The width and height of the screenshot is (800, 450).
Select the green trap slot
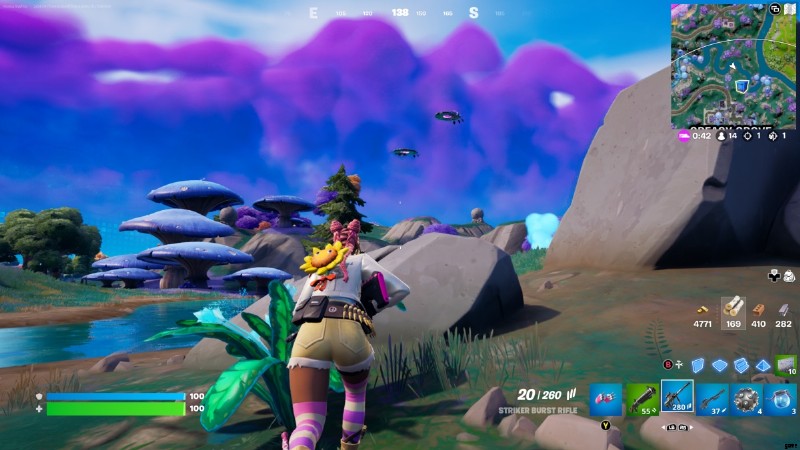[786, 364]
